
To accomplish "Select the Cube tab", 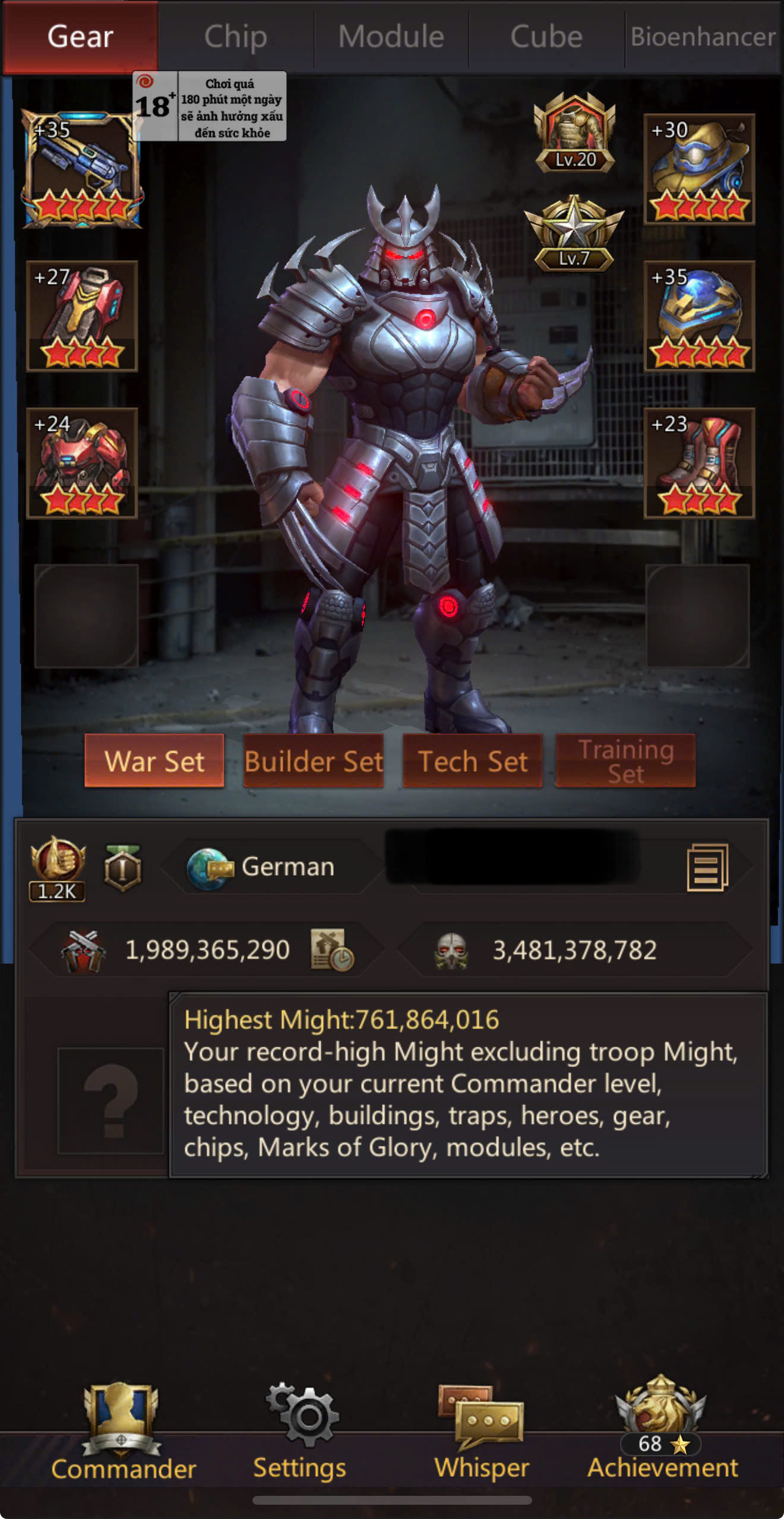I will coord(546,37).
